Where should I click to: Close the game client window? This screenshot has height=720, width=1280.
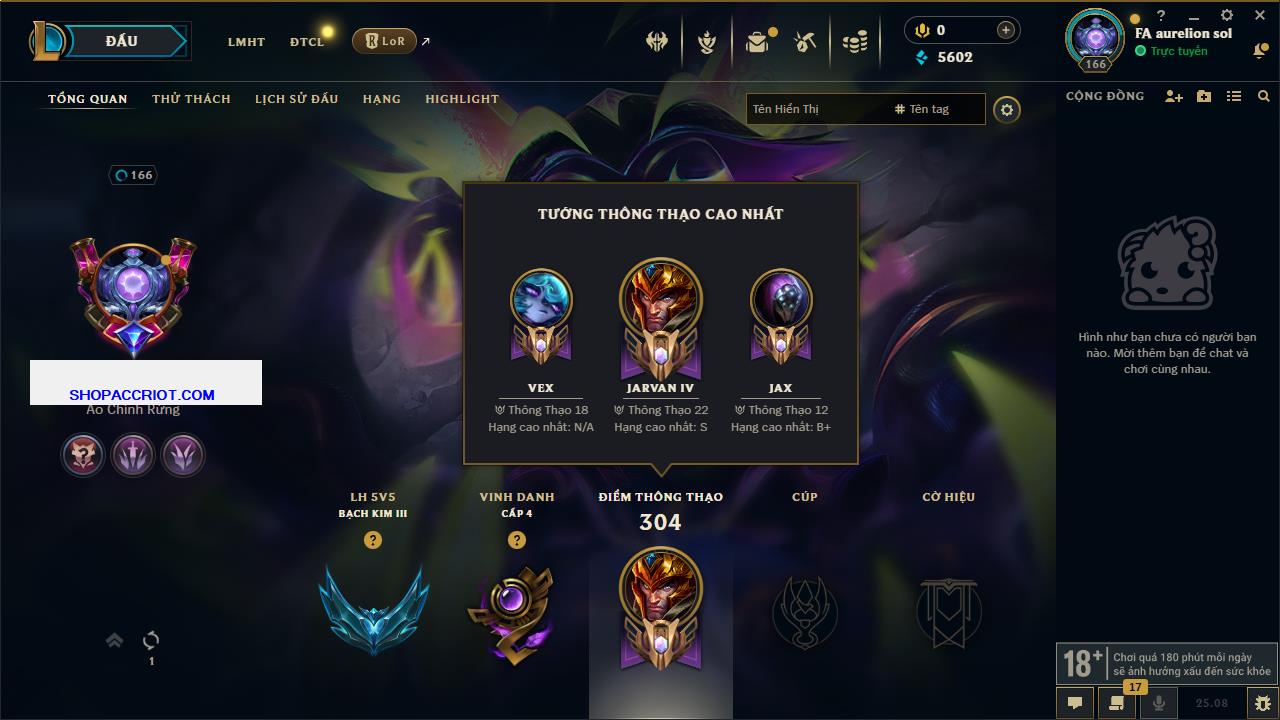(x=1260, y=15)
